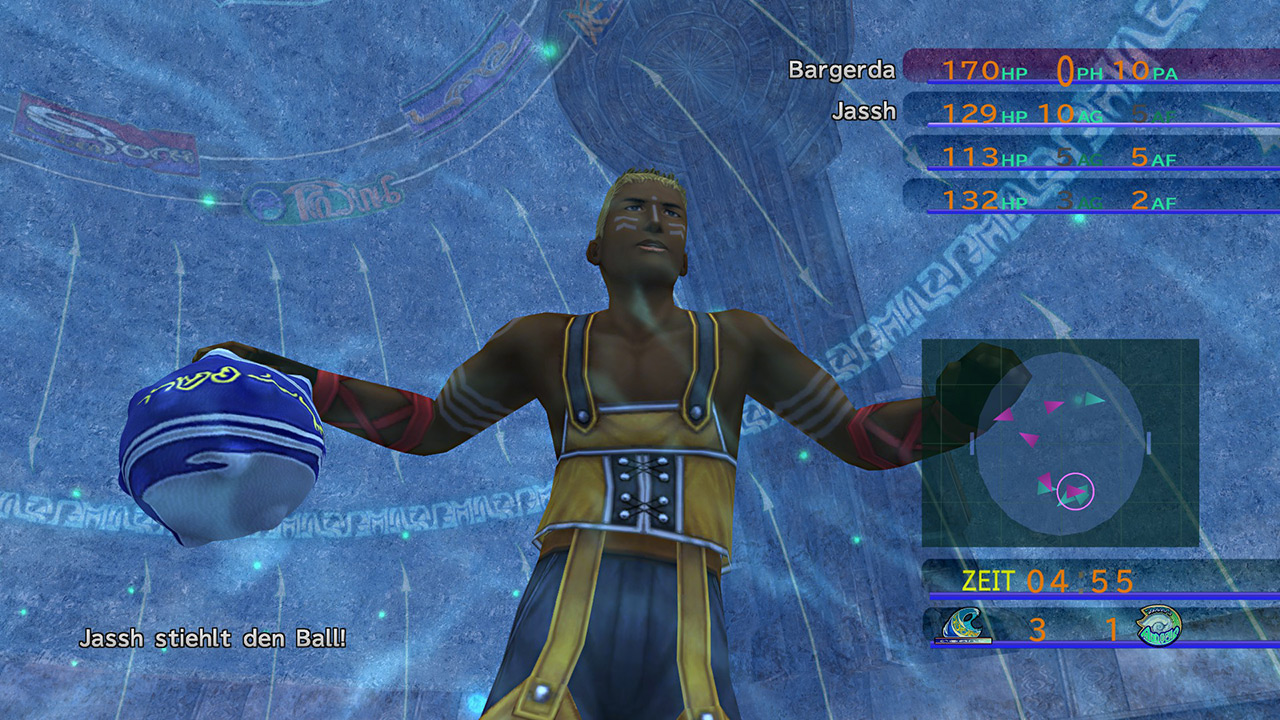Click the left team's emblem by the score
The height and width of the screenshot is (720, 1280).
967,626
